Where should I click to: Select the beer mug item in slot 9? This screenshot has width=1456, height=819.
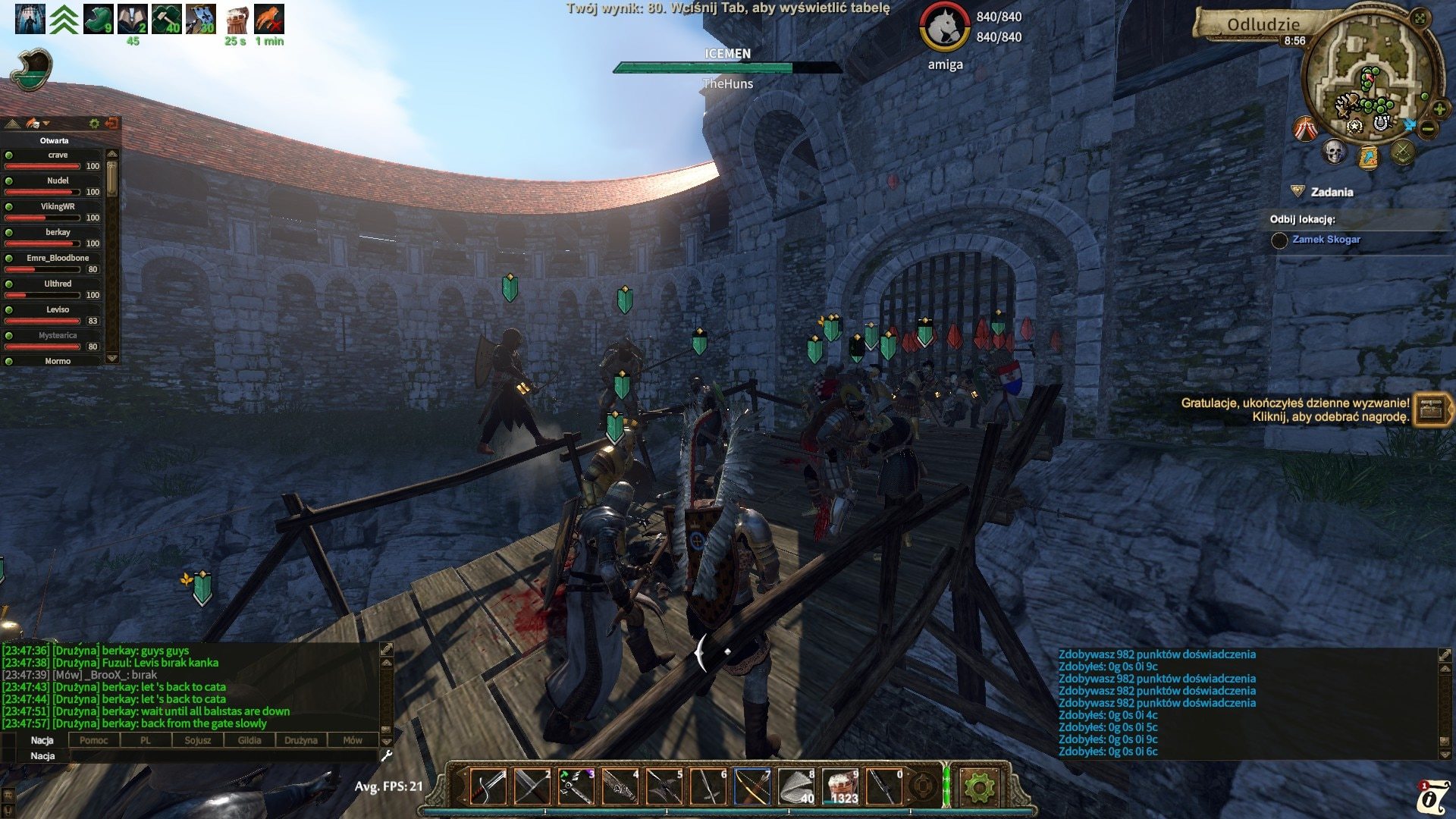[x=839, y=786]
